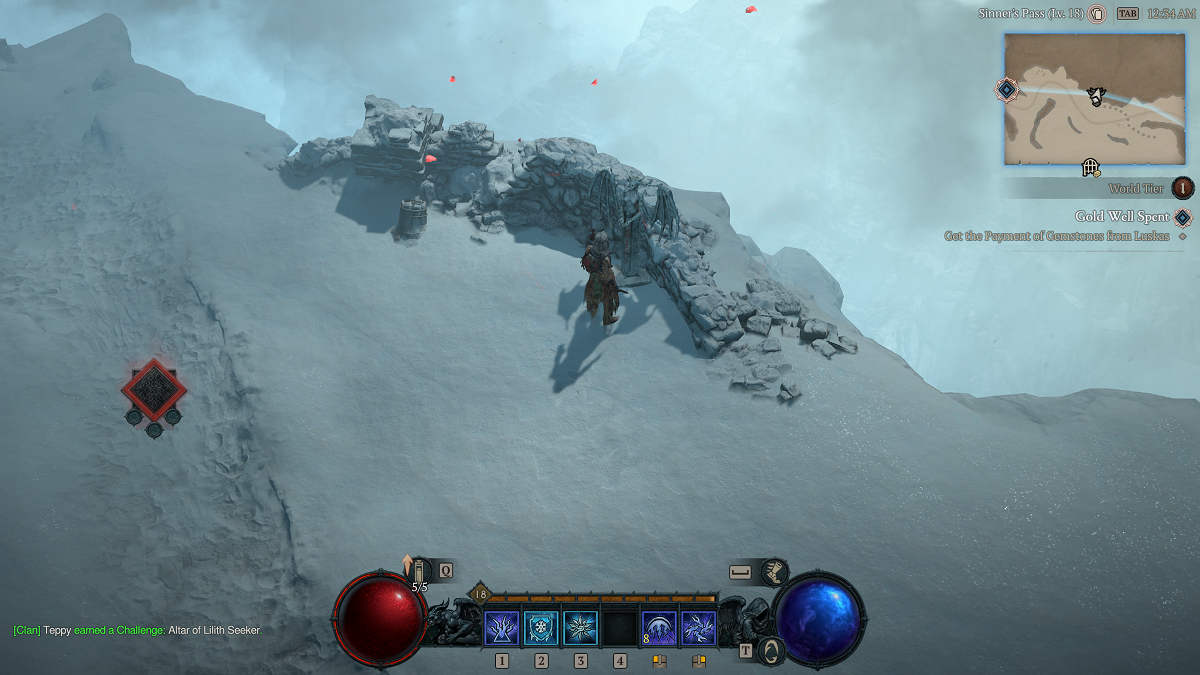The image size is (1200, 675).
Task: Use the last crackling lightning skill icon
Action: (698, 628)
